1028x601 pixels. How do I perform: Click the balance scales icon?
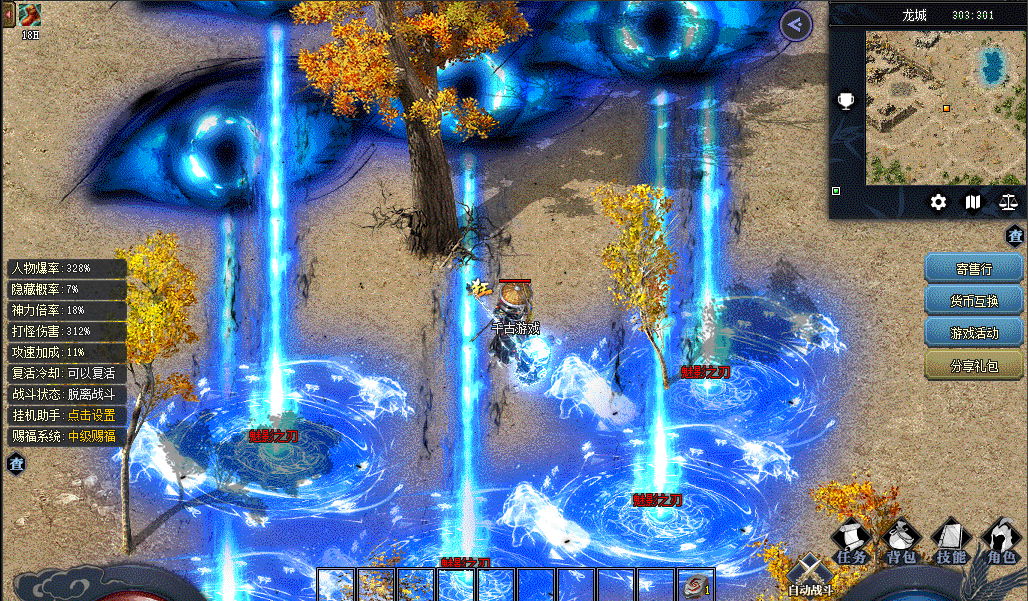(1007, 202)
